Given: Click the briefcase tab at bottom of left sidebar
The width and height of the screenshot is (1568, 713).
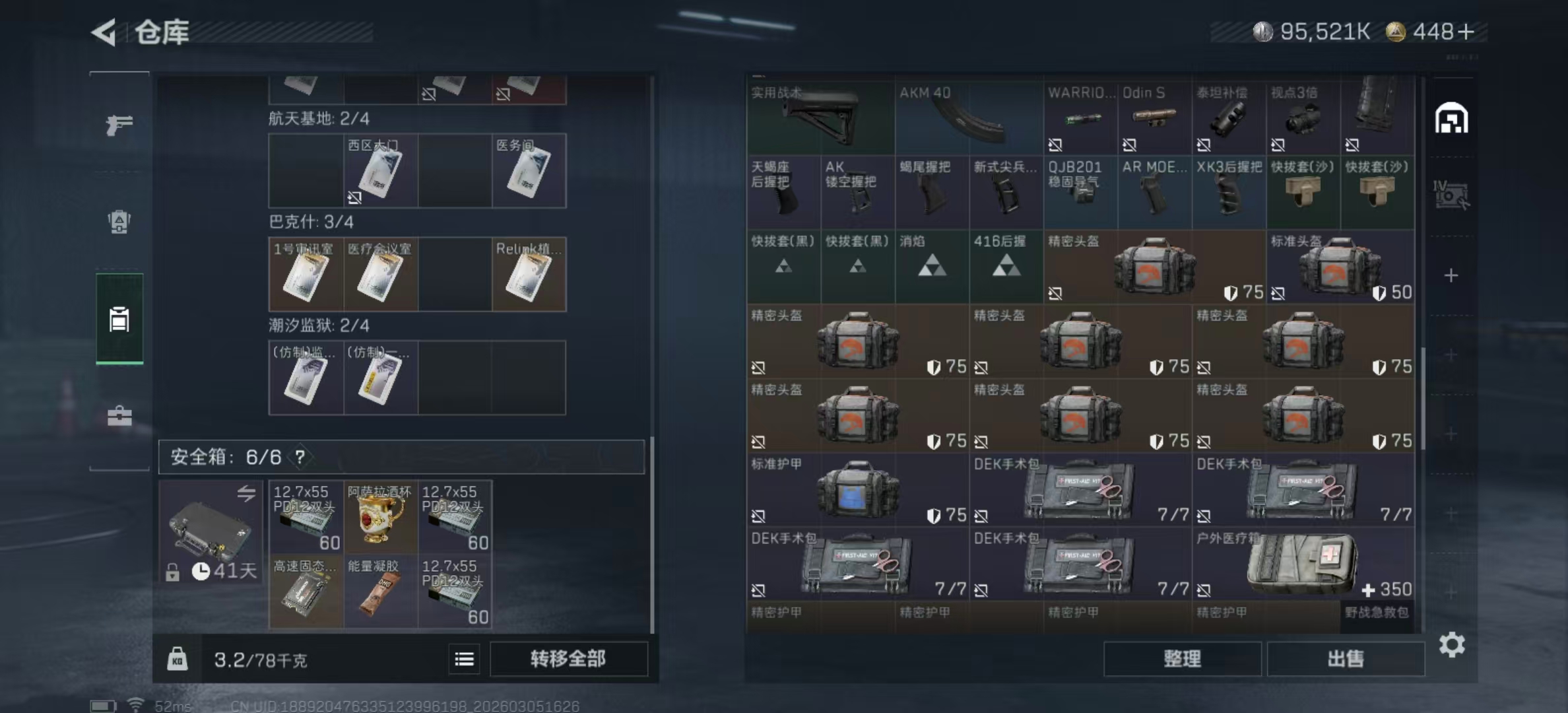Looking at the screenshot, I should [x=119, y=416].
